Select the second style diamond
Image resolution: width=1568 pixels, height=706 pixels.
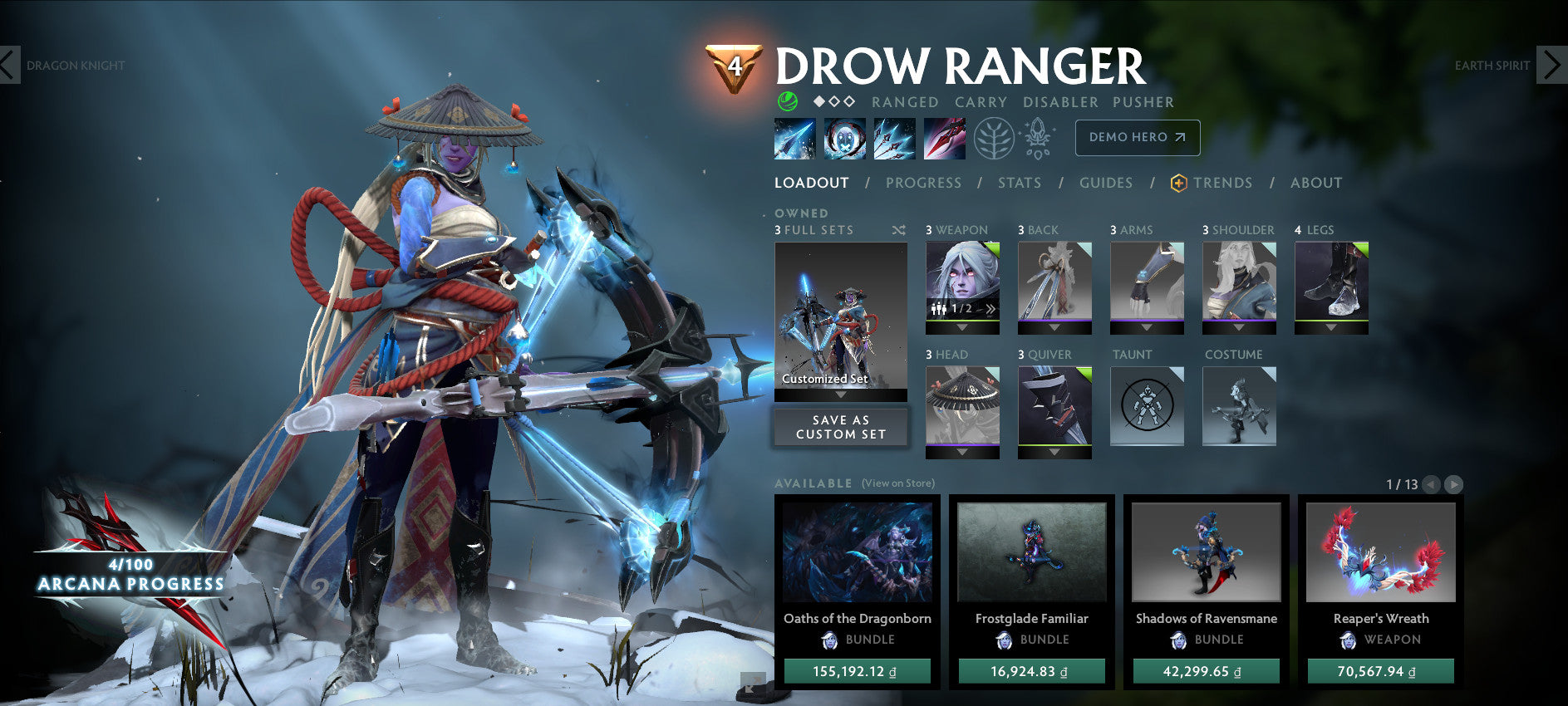(833, 101)
